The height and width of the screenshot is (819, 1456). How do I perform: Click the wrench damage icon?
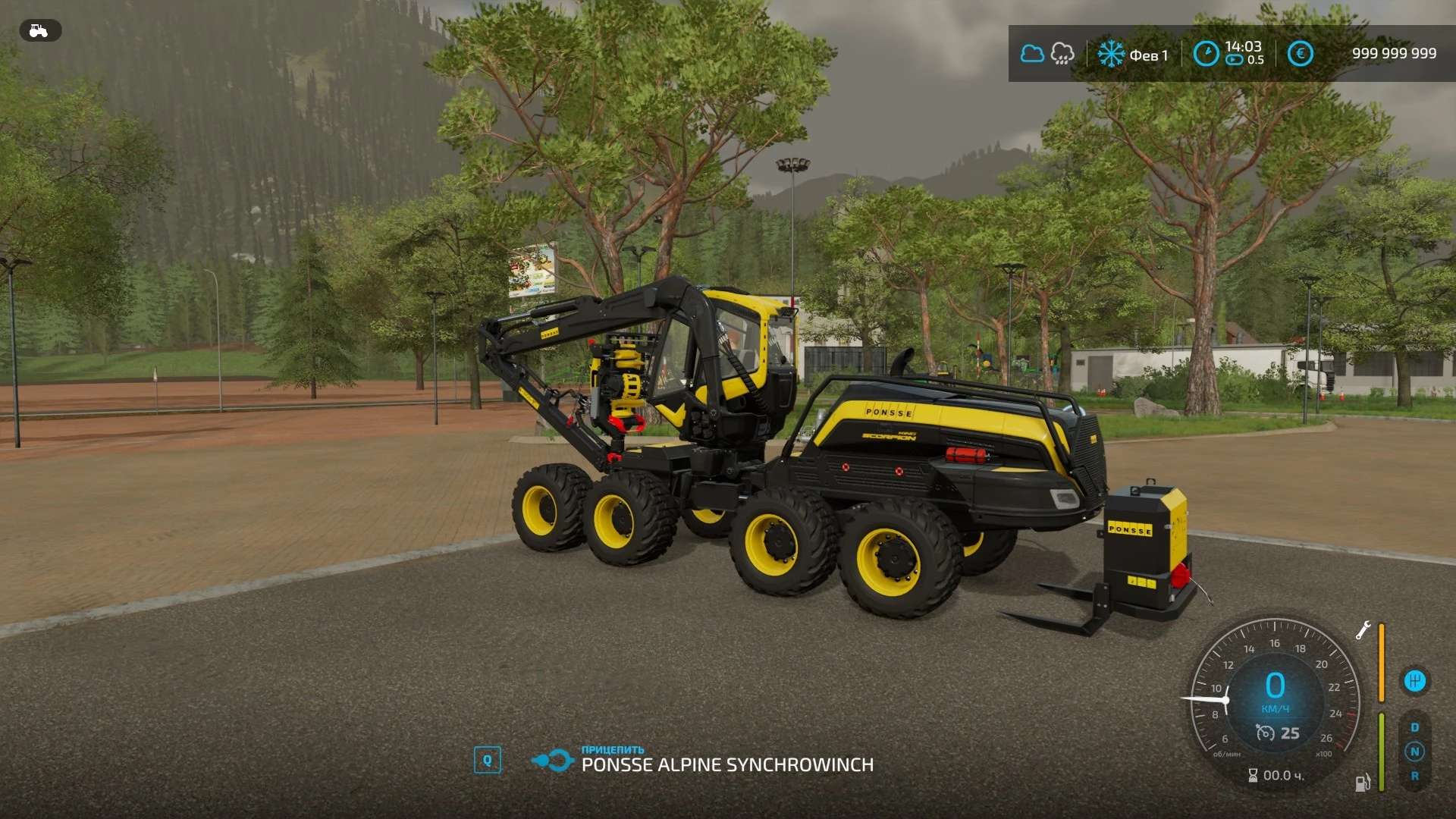tap(1363, 630)
